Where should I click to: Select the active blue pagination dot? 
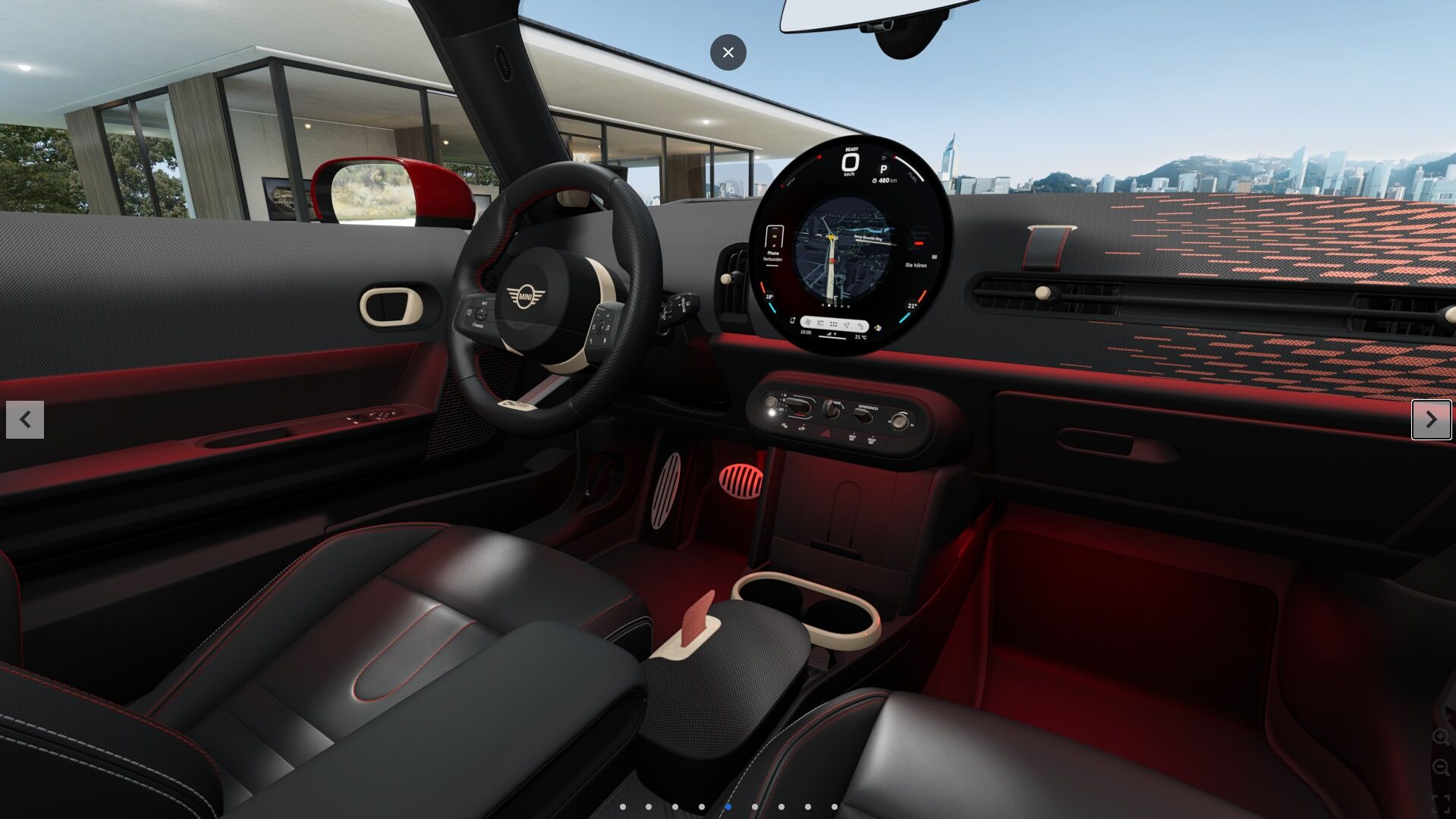point(728,807)
